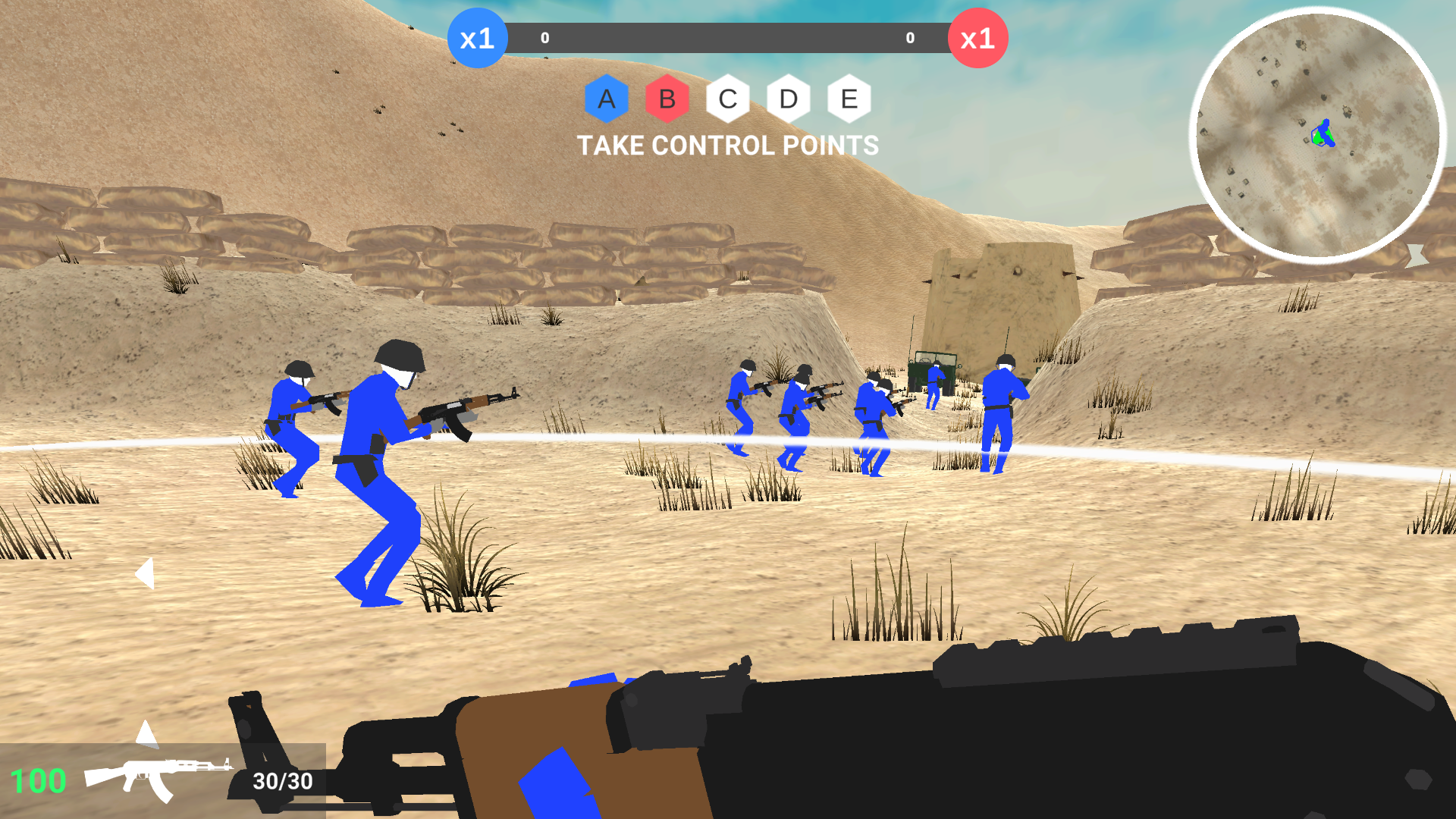Click the red x1 ticket multiplier badge
Image resolution: width=1456 pixels, height=819 pixels.
pos(977,37)
